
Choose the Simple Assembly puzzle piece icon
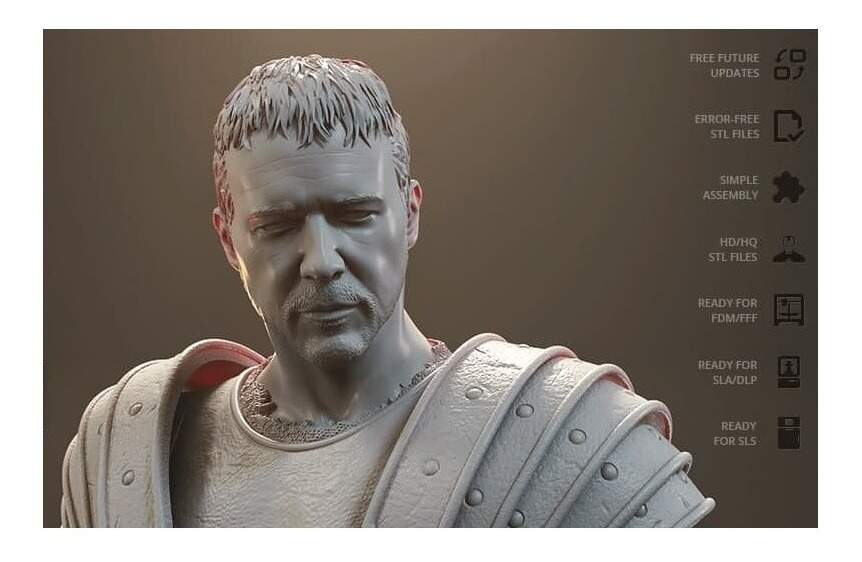click(788, 188)
